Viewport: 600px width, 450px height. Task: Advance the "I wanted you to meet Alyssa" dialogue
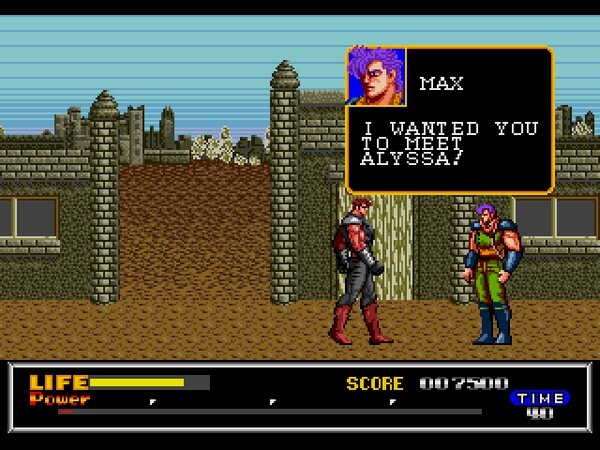pyautogui.click(x=450, y=145)
